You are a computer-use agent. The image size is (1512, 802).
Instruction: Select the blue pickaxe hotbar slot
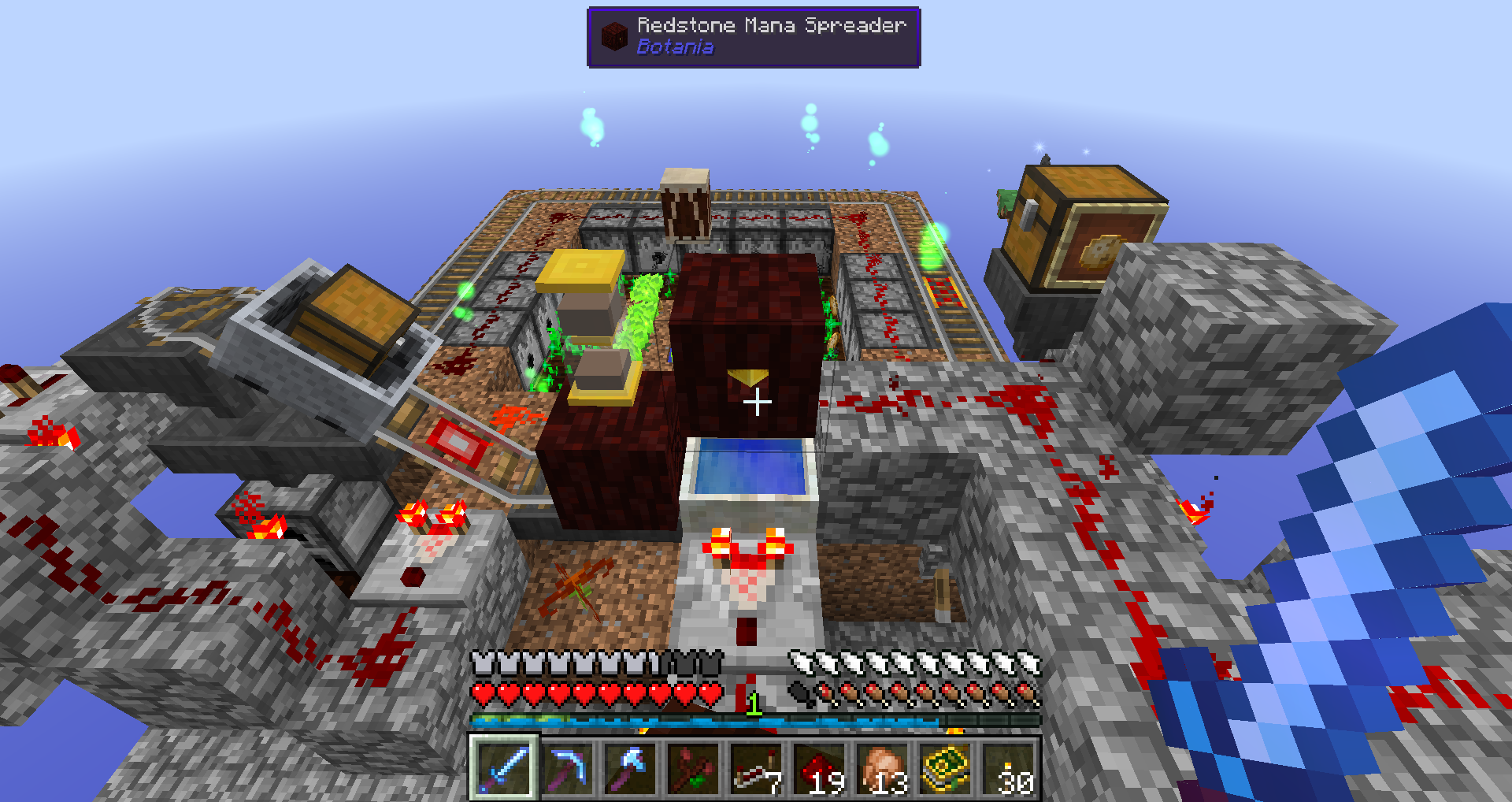tap(568, 768)
